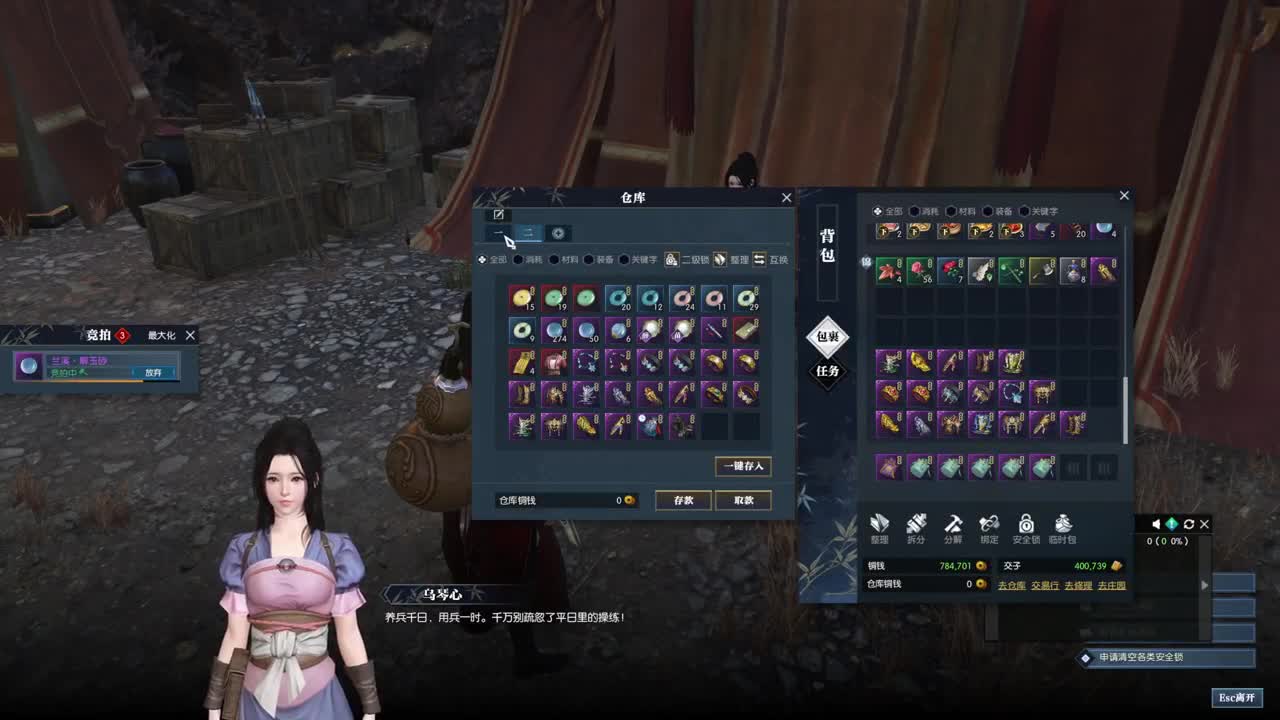The width and height of the screenshot is (1280, 720).
Task: Select the 材料 filter in the warehouse
Action: [563, 260]
